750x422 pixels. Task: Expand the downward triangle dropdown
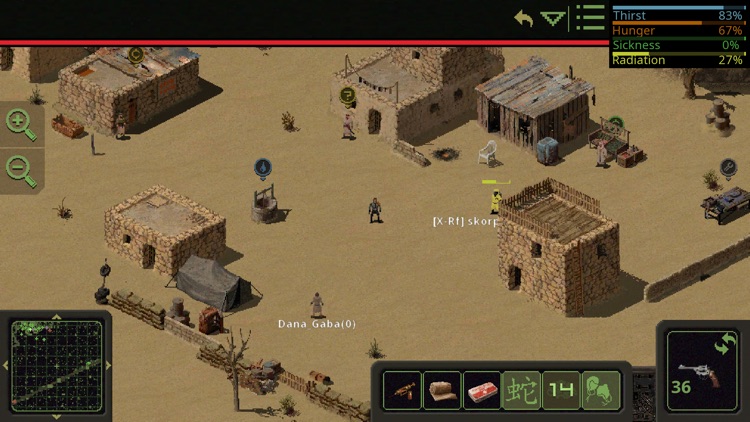point(553,18)
